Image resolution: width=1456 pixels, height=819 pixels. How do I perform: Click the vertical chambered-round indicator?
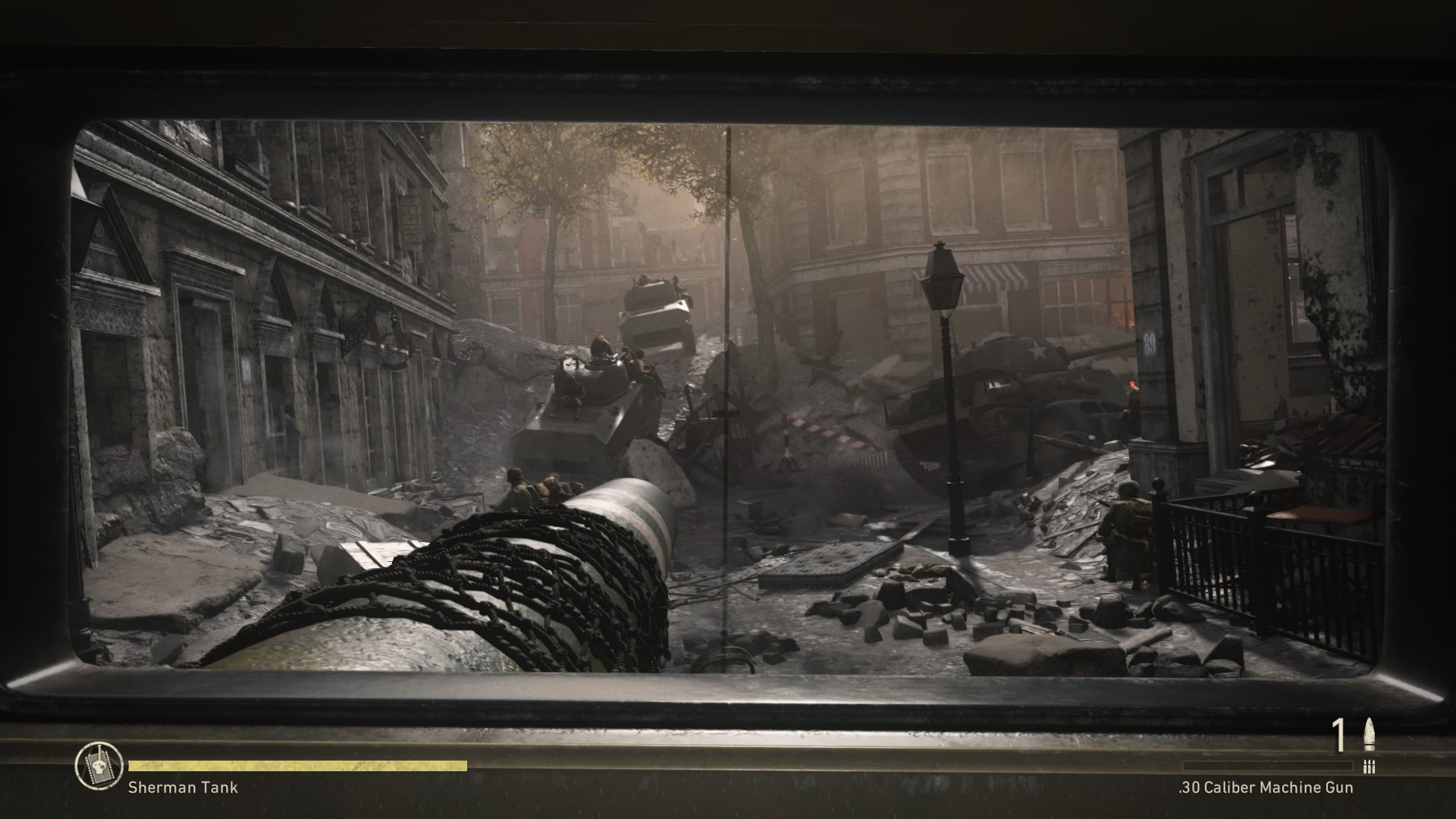pyautogui.click(x=1369, y=733)
